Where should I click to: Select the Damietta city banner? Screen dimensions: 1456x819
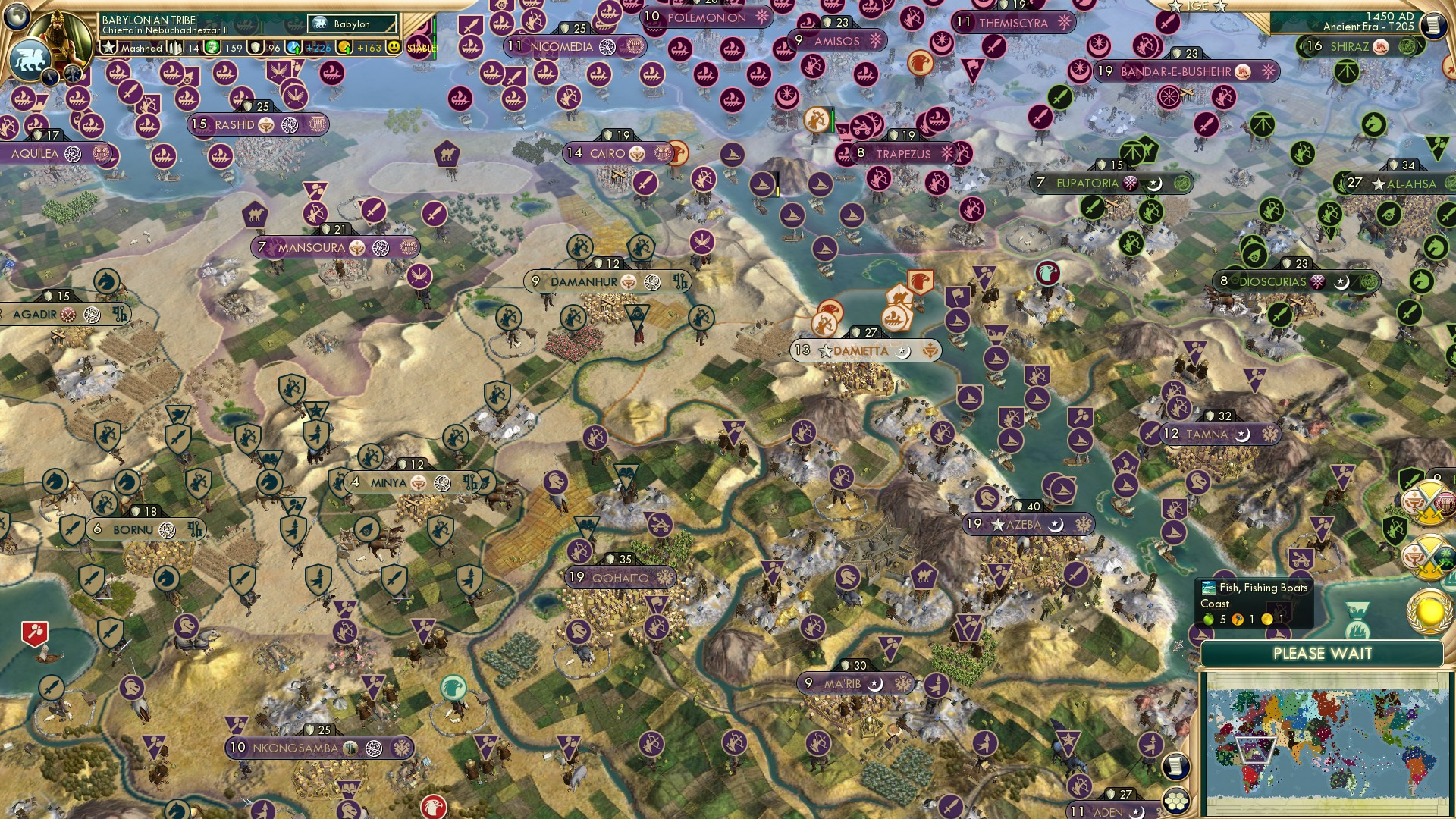coord(864,350)
